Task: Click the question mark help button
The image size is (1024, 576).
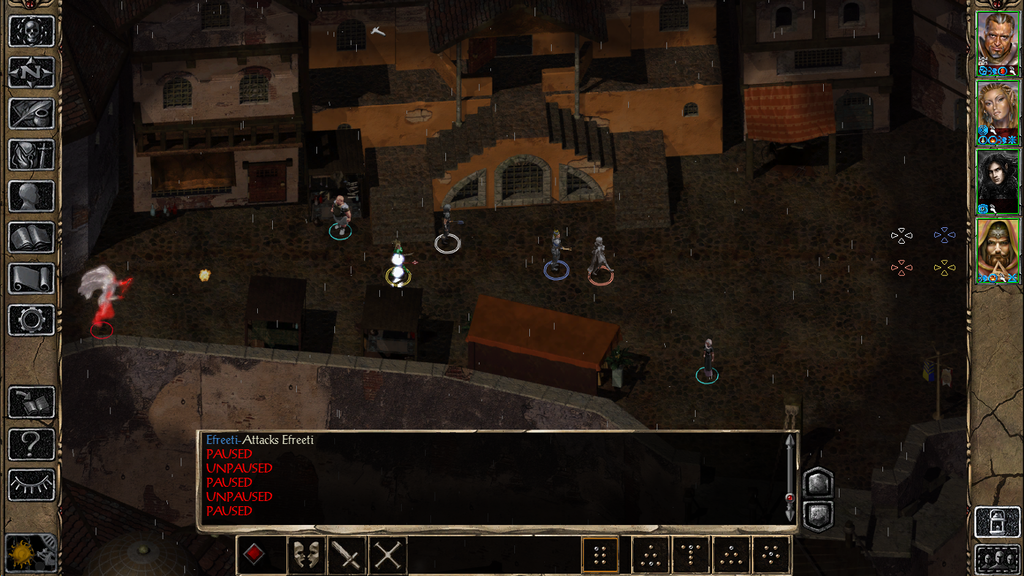Action: pyautogui.click(x=31, y=443)
